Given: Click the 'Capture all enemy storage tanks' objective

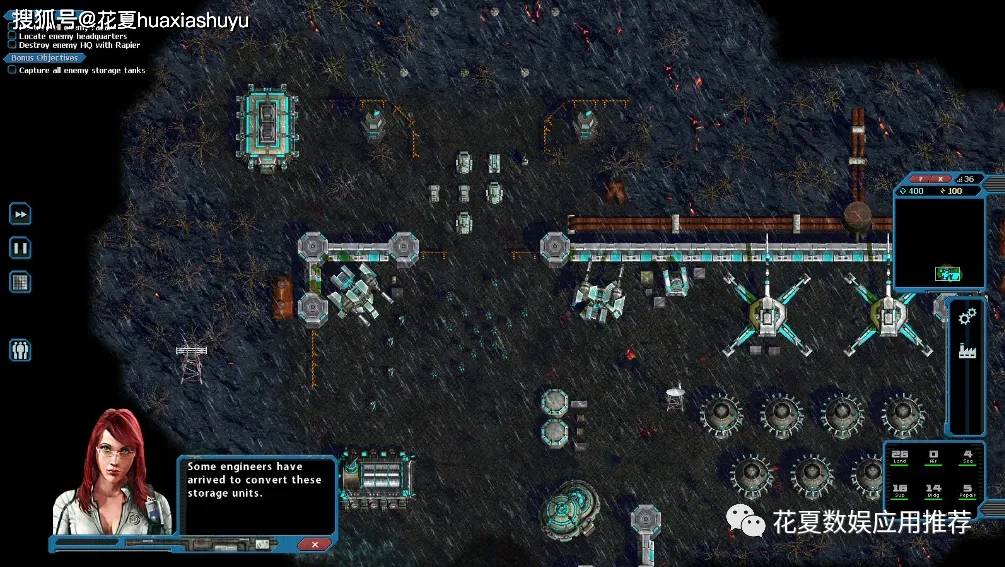Looking at the screenshot, I should pos(82,70).
